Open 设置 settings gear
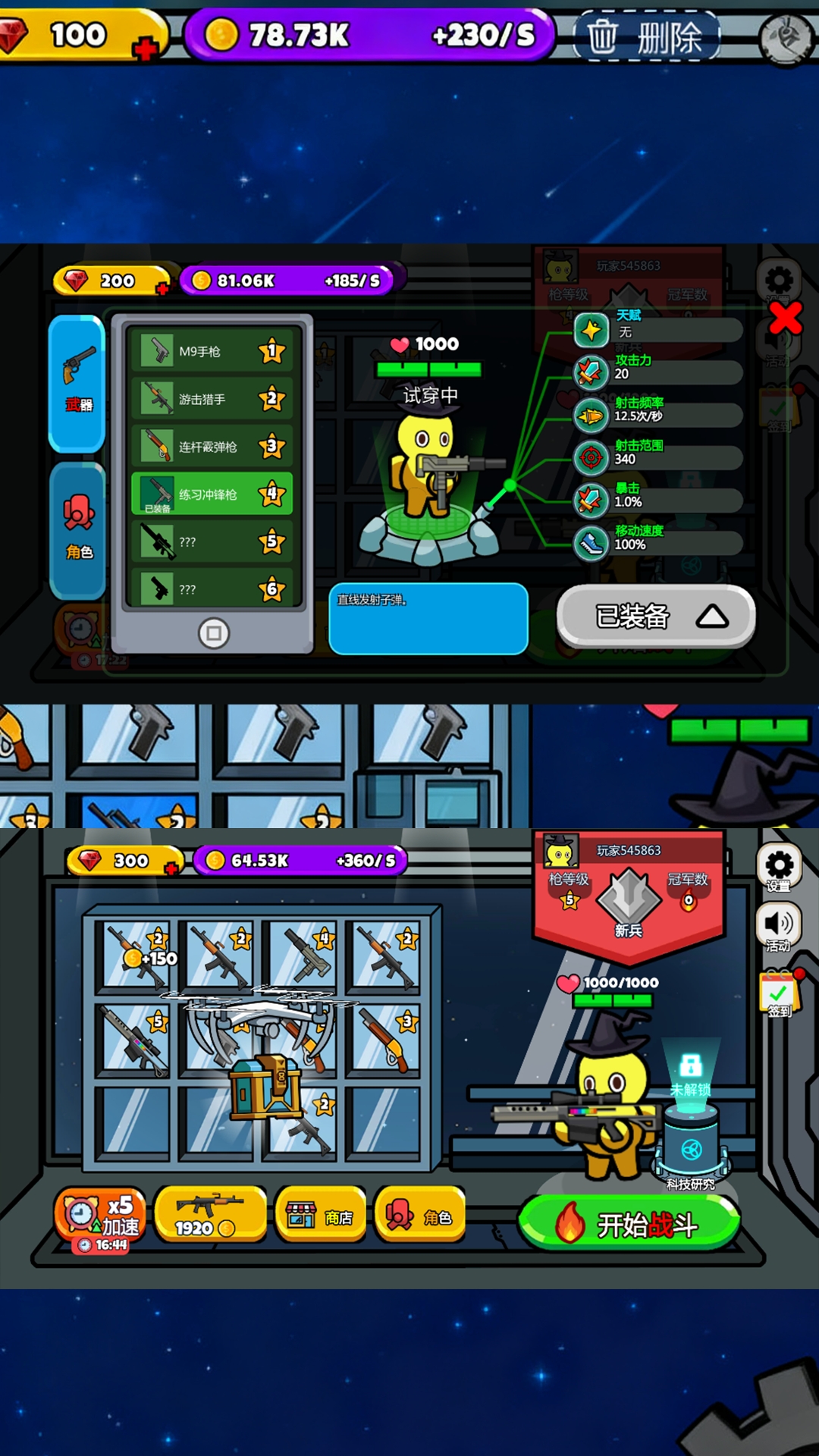The height and width of the screenshot is (1456, 819). pyautogui.click(x=779, y=868)
